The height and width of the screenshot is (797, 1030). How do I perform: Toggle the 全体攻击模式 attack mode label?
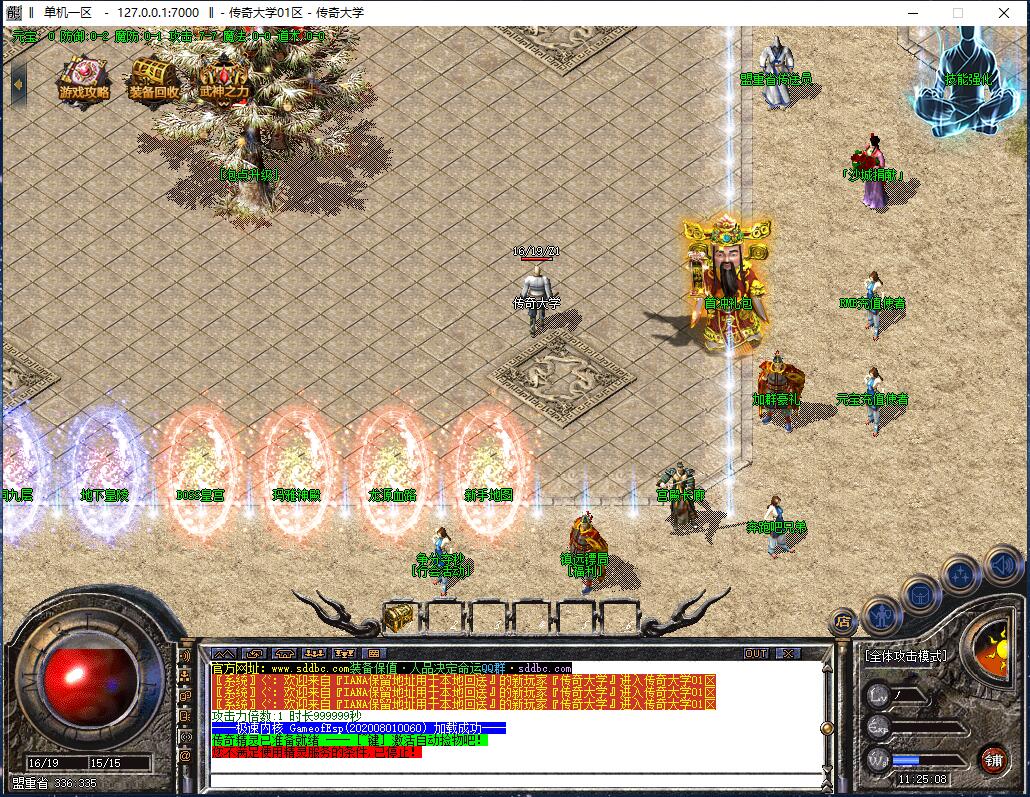(905, 656)
